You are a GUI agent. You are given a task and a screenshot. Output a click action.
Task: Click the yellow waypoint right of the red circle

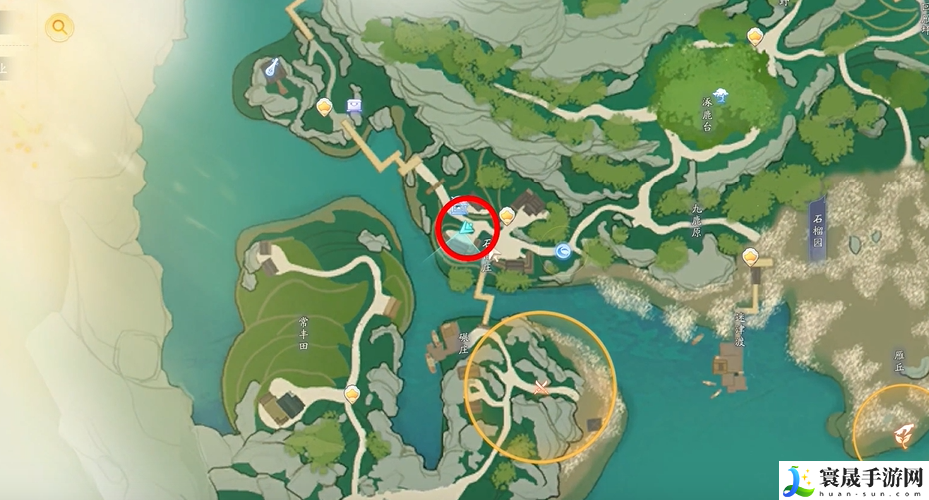[x=507, y=214]
